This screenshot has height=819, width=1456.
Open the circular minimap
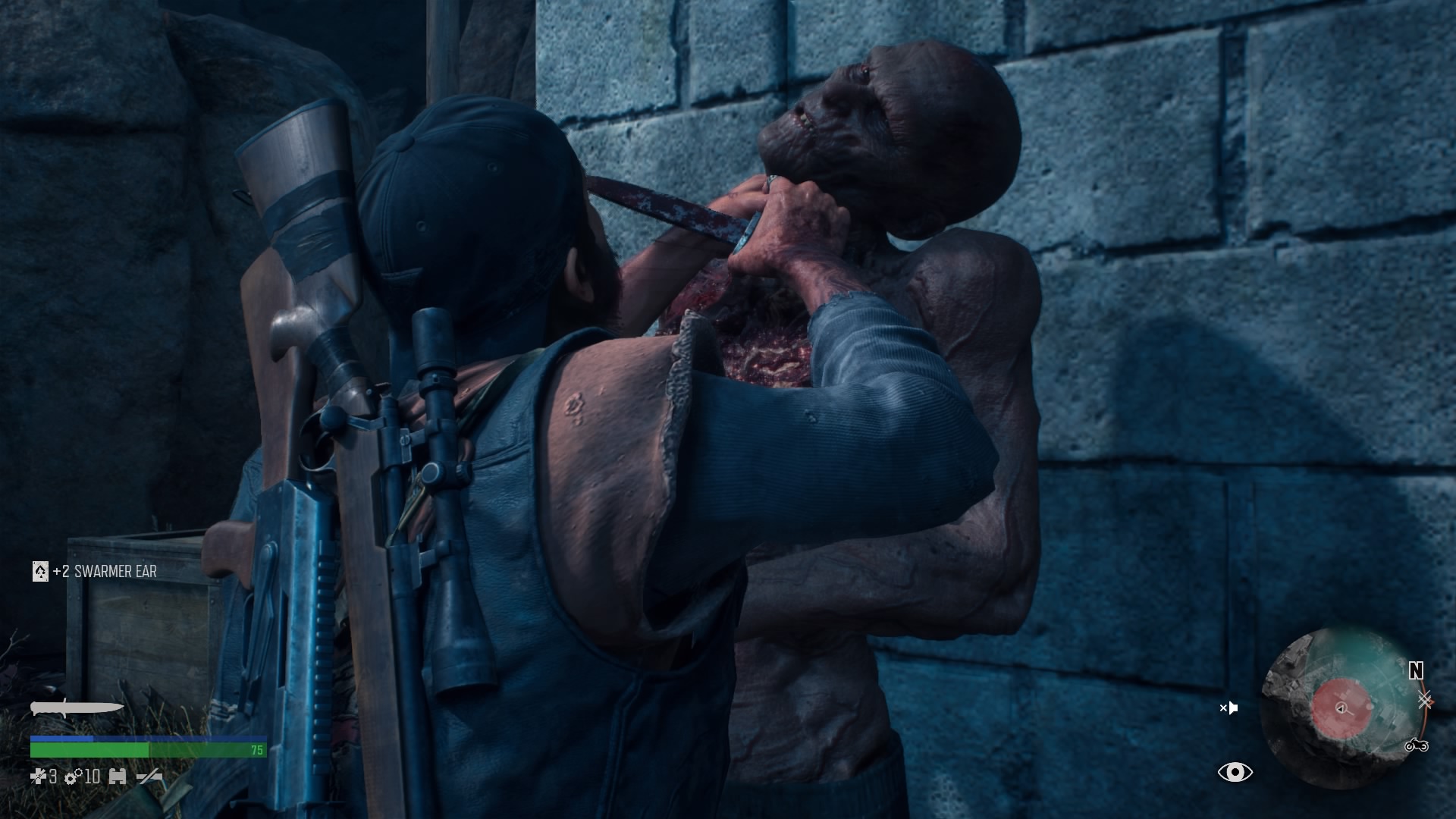(x=1341, y=708)
